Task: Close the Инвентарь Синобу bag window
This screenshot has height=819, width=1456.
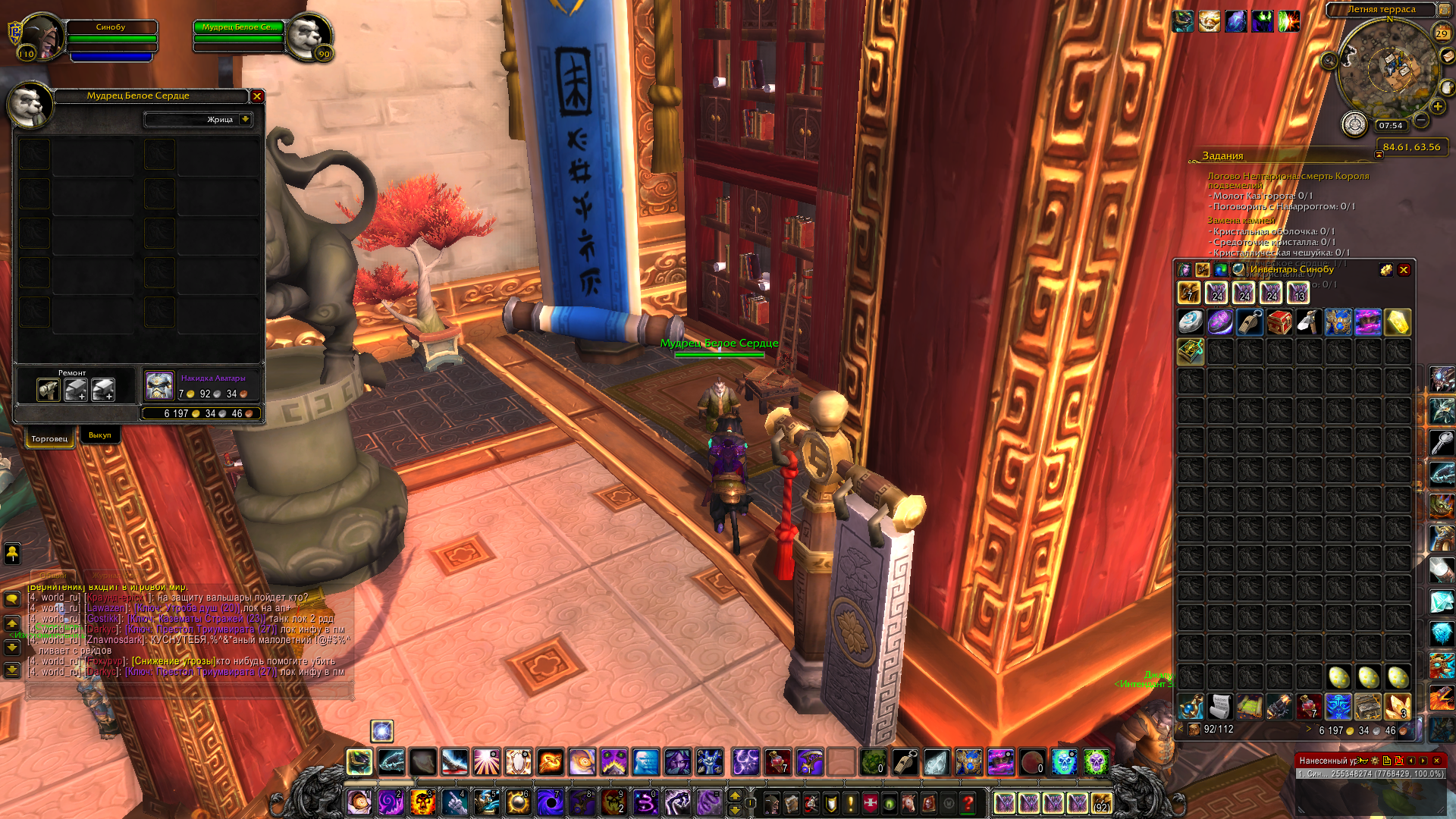Action: tap(1404, 270)
